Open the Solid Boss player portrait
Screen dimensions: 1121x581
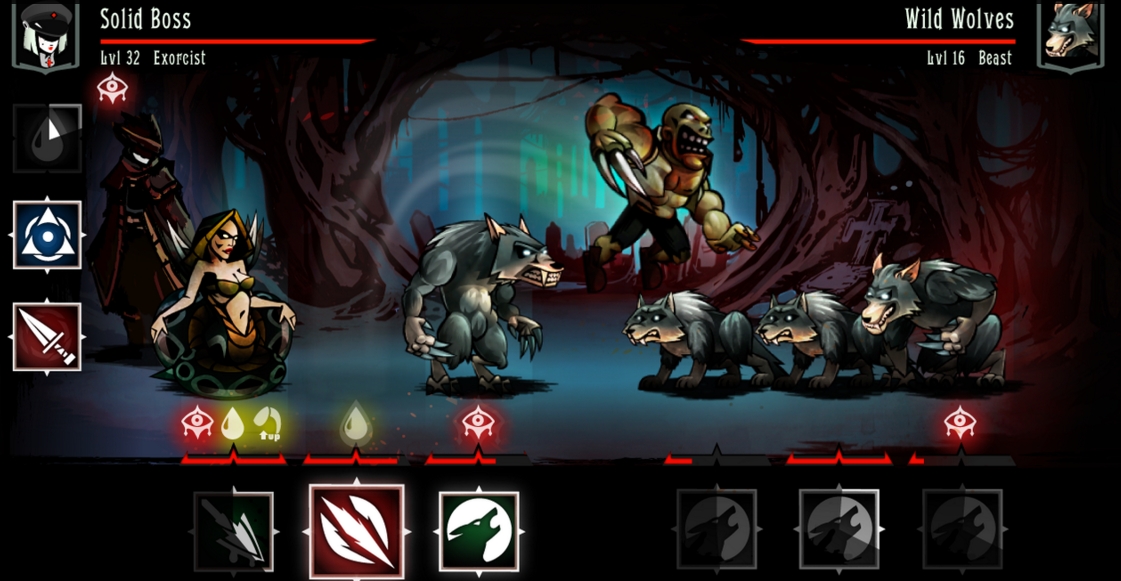tap(45, 35)
